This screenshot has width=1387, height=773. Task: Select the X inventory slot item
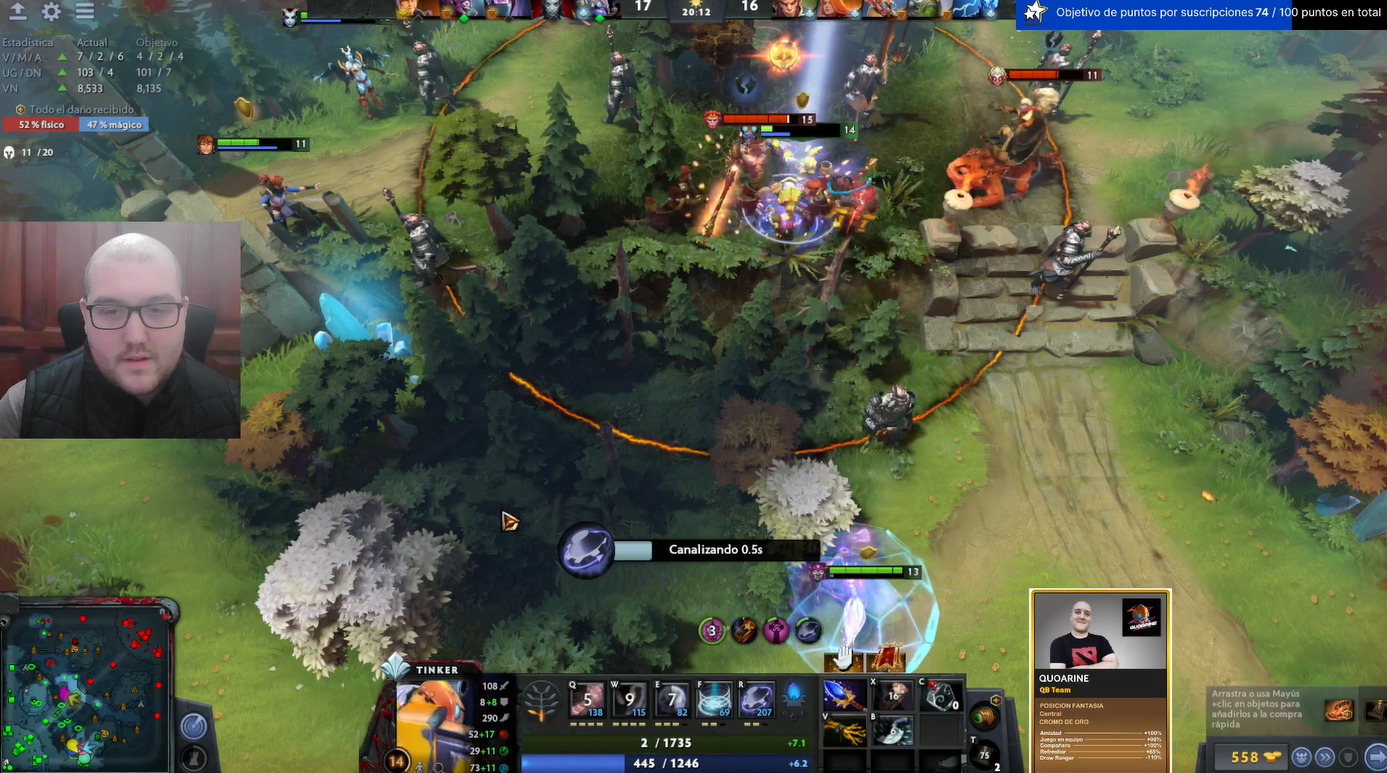point(893,695)
